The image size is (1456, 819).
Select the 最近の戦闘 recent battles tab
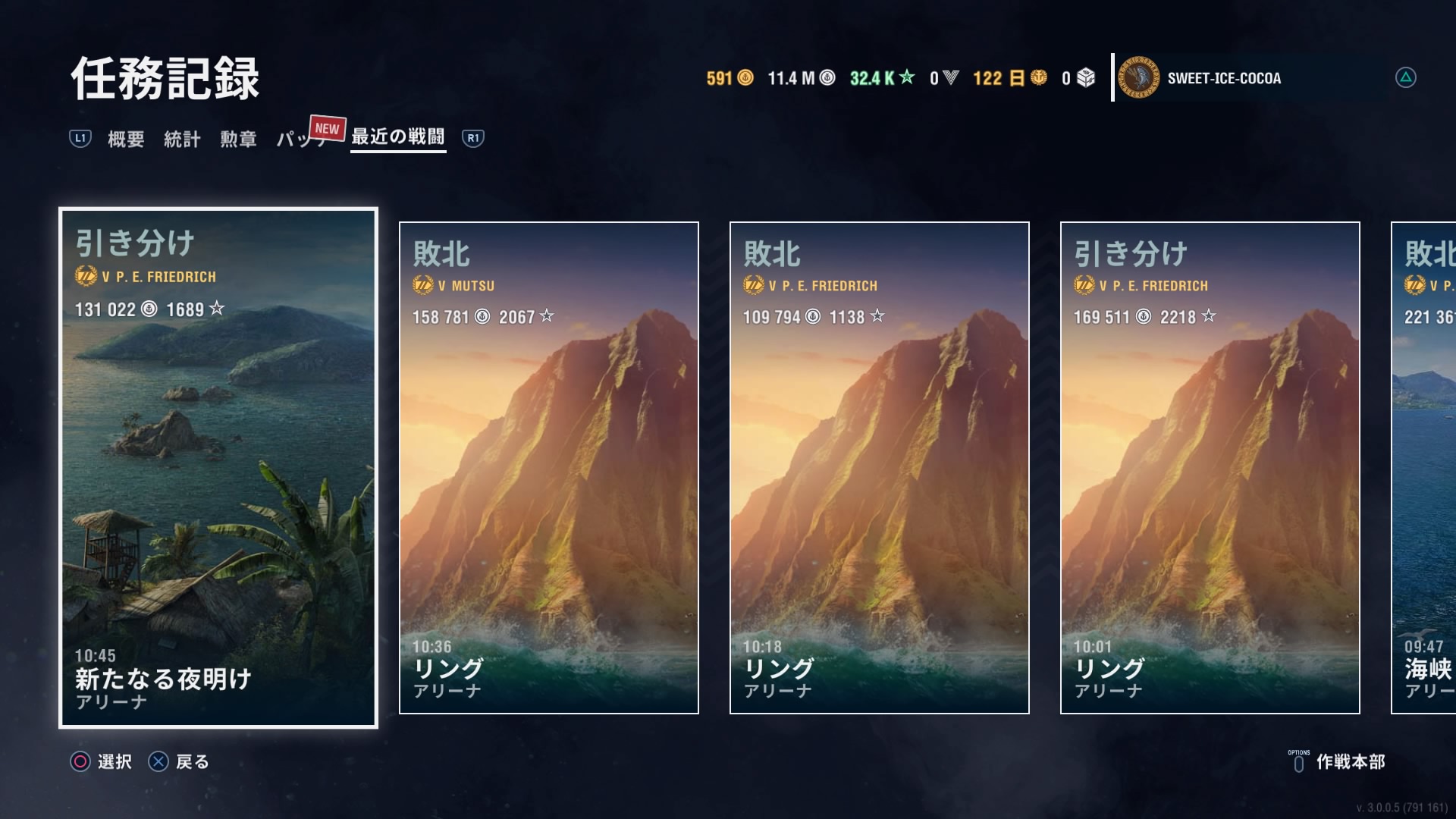click(397, 137)
